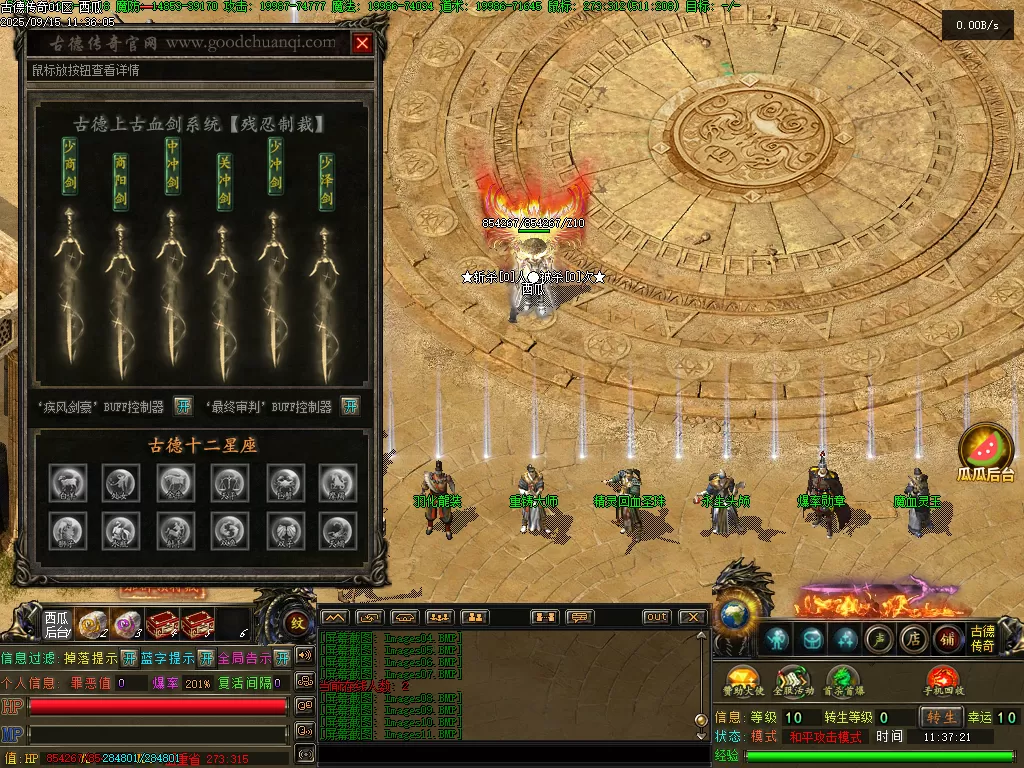Open the 店 shop round button

tap(913, 639)
